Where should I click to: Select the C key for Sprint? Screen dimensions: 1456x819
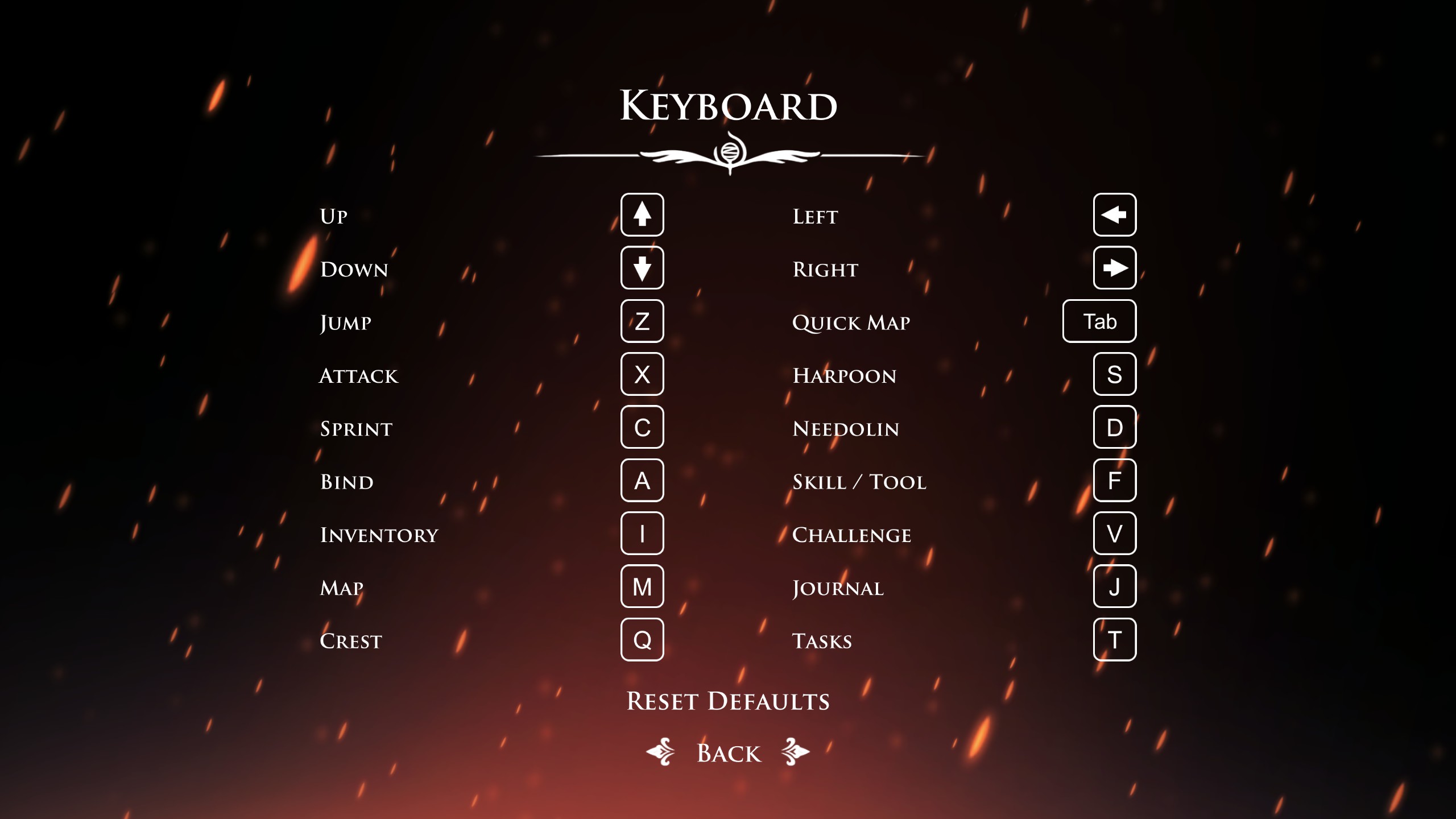click(642, 427)
